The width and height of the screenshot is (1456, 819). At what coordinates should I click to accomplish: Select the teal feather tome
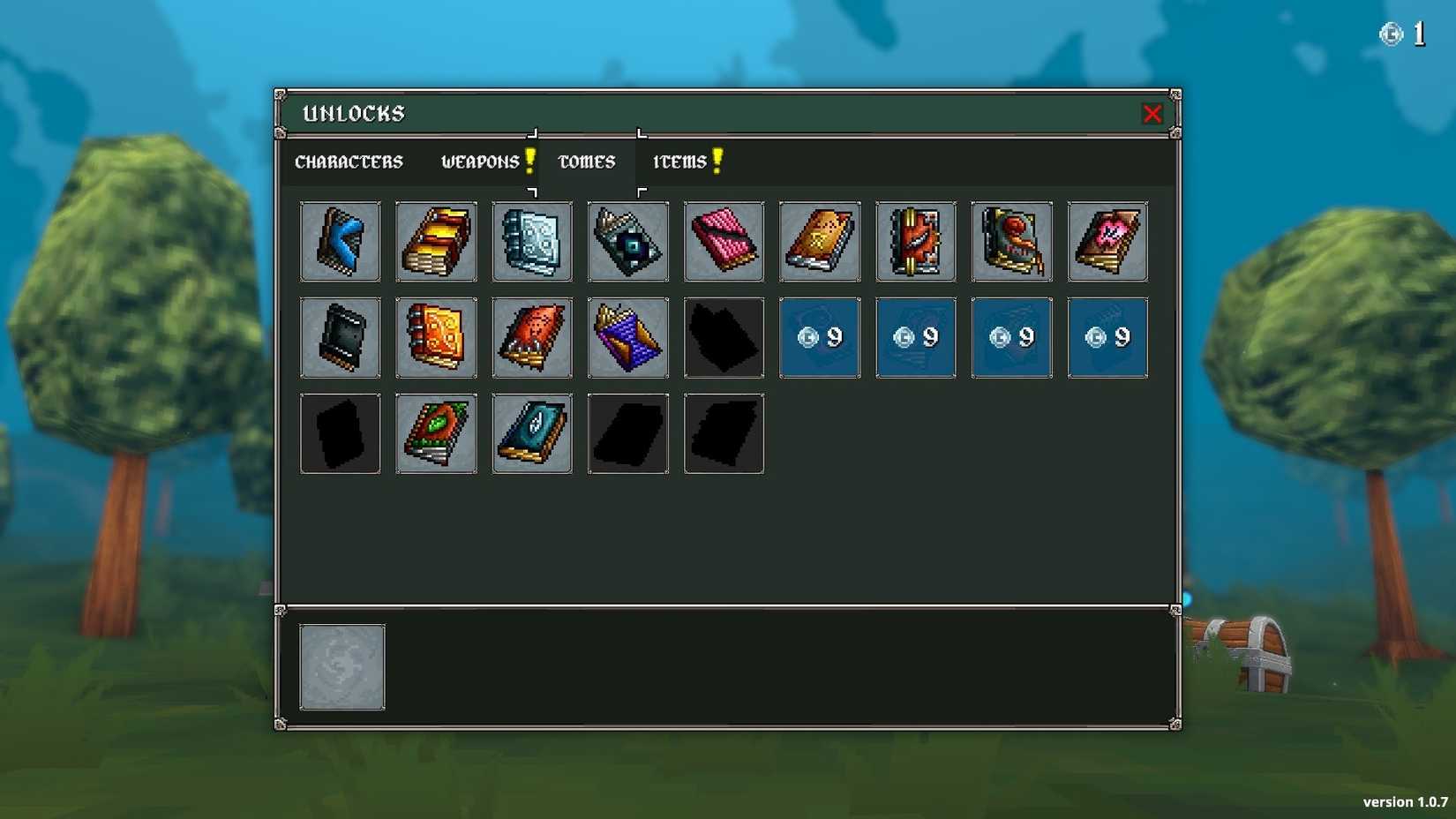[x=532, y=433]
